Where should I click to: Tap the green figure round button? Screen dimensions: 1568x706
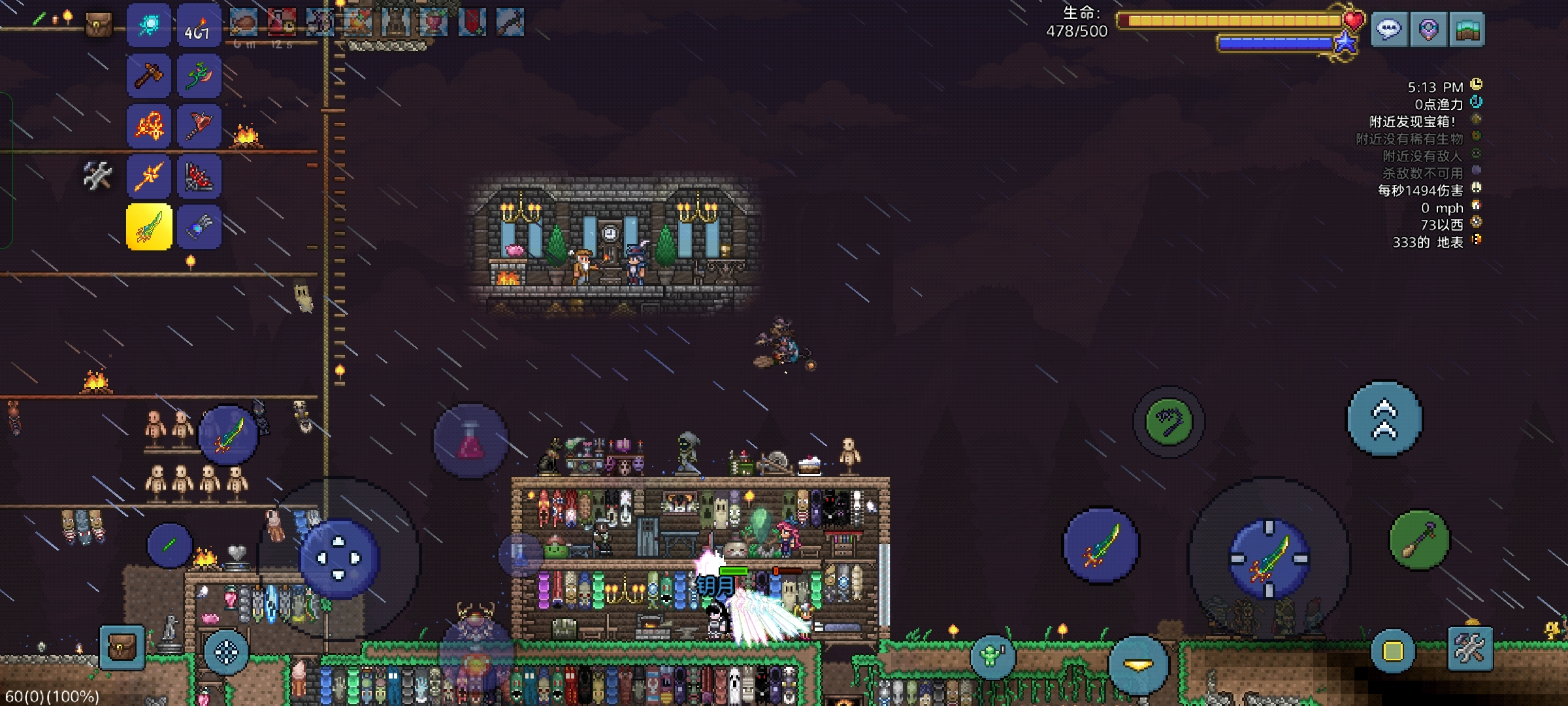point(992,655)
